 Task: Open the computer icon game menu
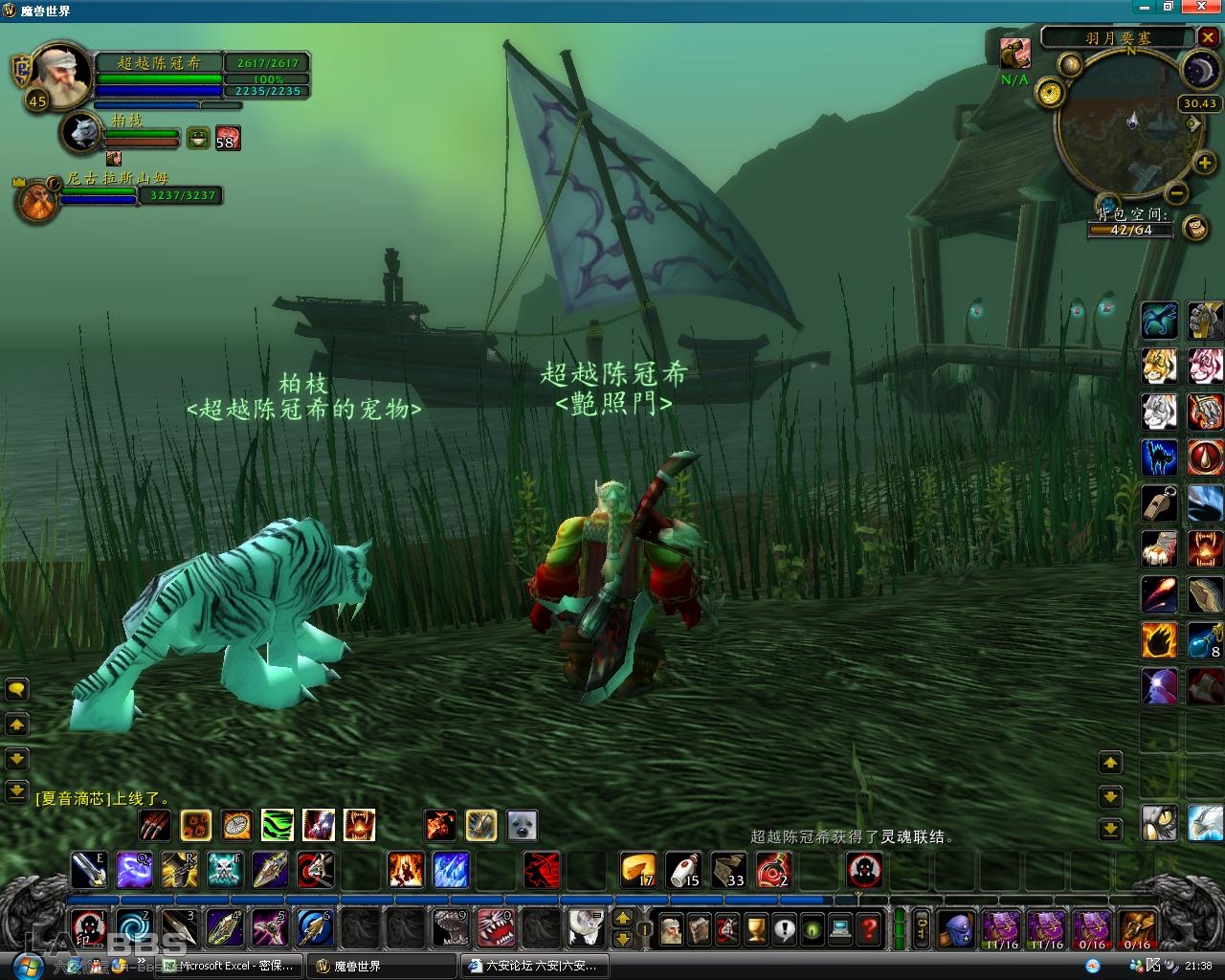tap(840, 928)
